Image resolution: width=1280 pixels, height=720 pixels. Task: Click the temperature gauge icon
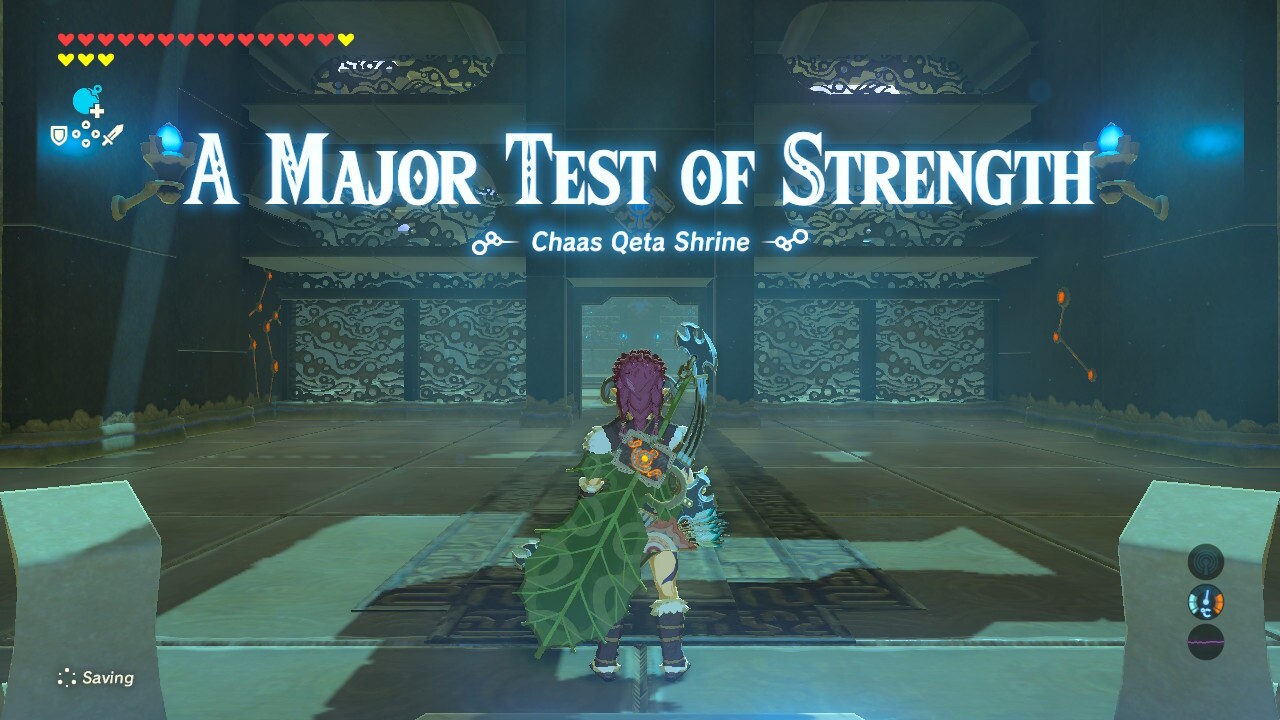point(1206,601)
